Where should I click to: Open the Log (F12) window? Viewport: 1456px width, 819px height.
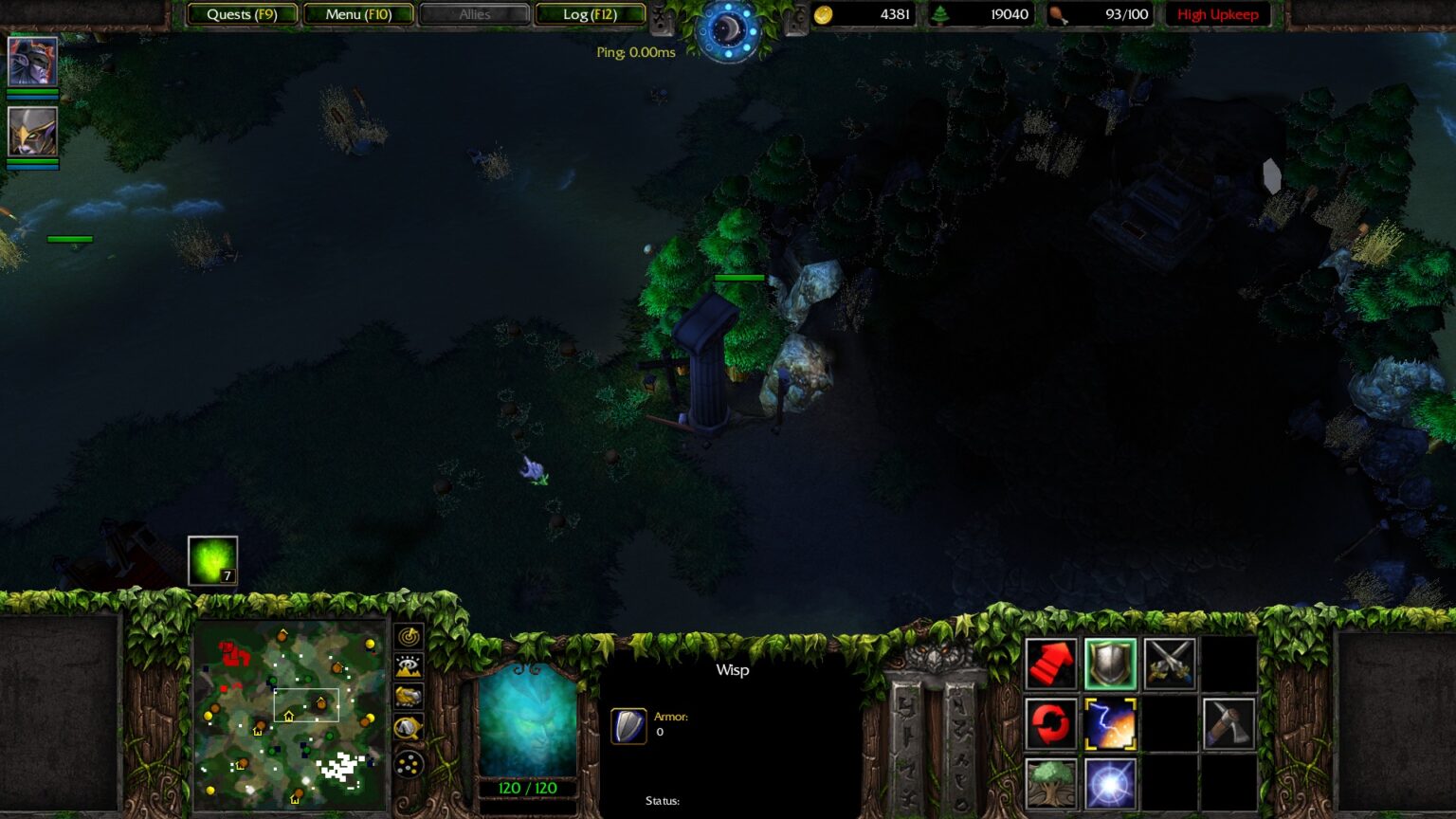591,14
